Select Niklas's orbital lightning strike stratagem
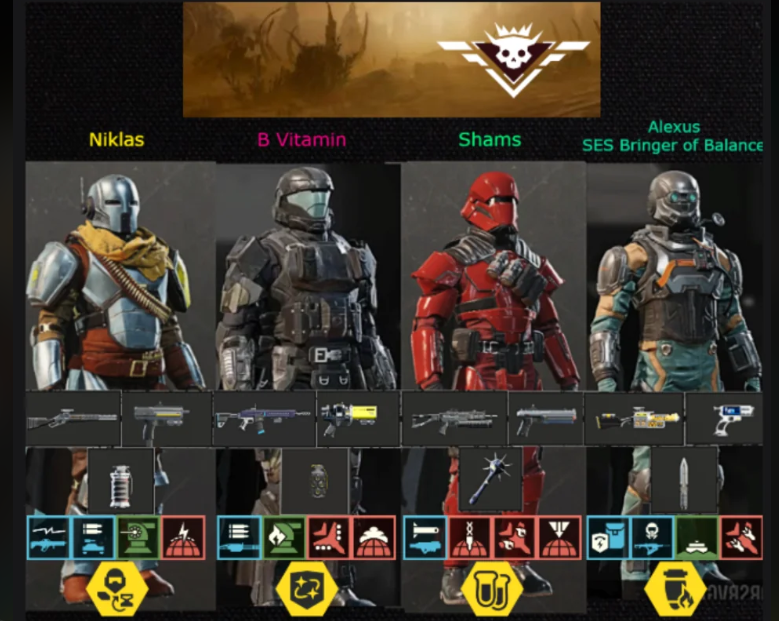Image resolution: width=779 pixels, height=621 pixels. [x=182, y=537]
